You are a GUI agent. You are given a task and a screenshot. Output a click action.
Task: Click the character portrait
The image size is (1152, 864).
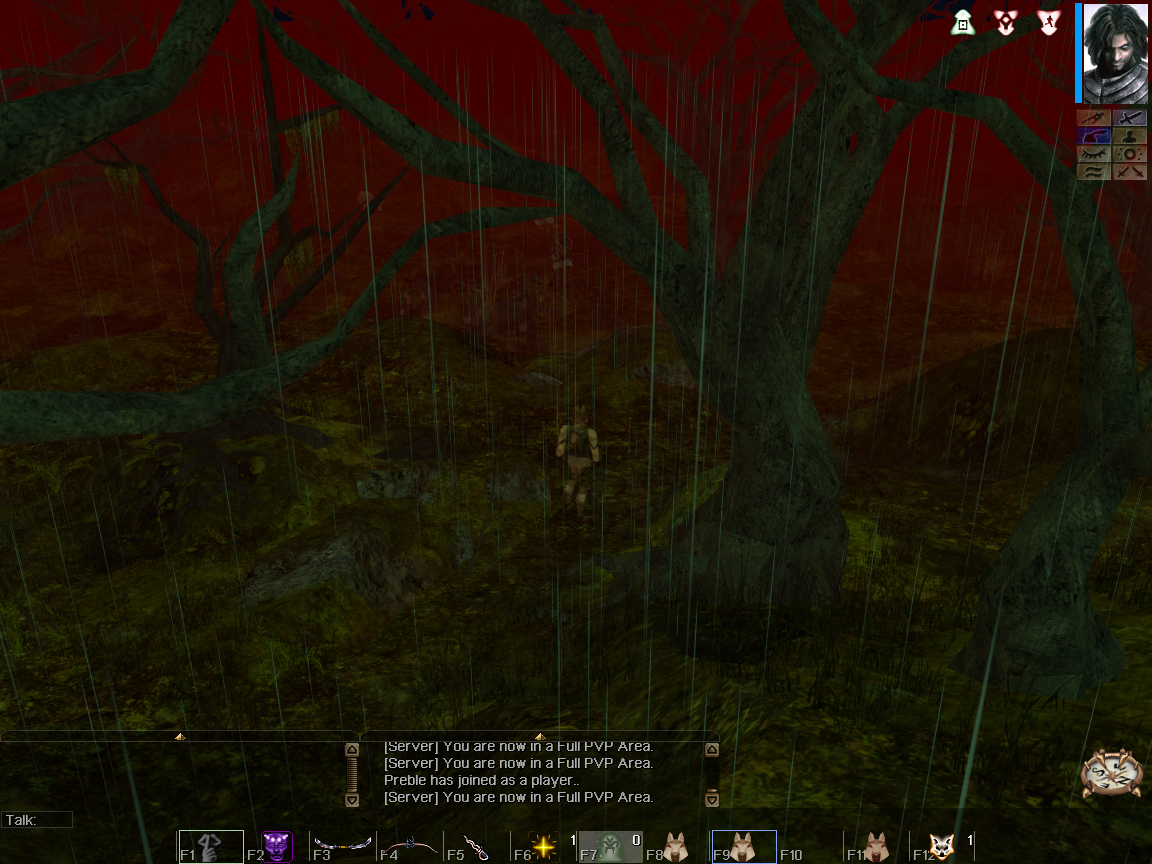point(1115,53)
